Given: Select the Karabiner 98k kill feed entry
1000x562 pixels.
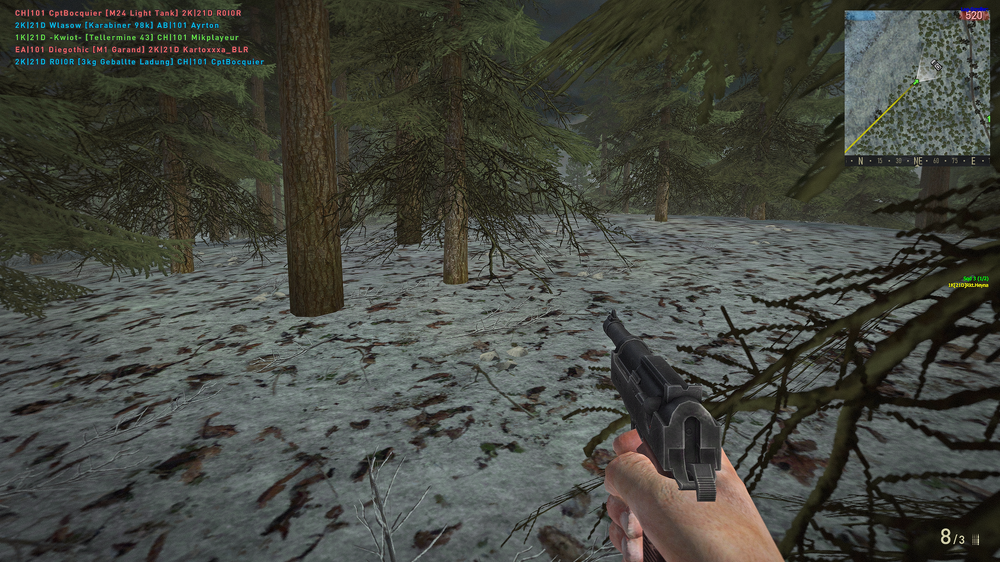Looking at the screenshot, I should click(x=116, y=25).
